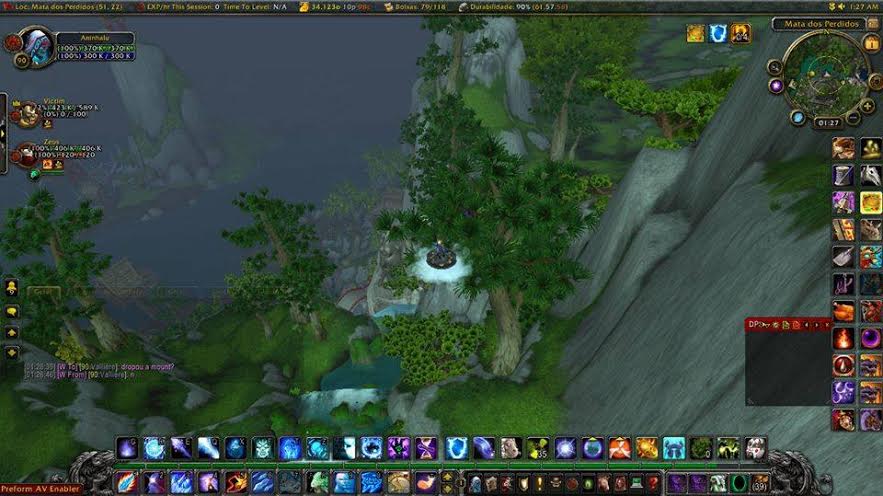The width and height of the screenshot is (883, 496).
Task: Click the purple orb button on the minimap
Action: 776,86
